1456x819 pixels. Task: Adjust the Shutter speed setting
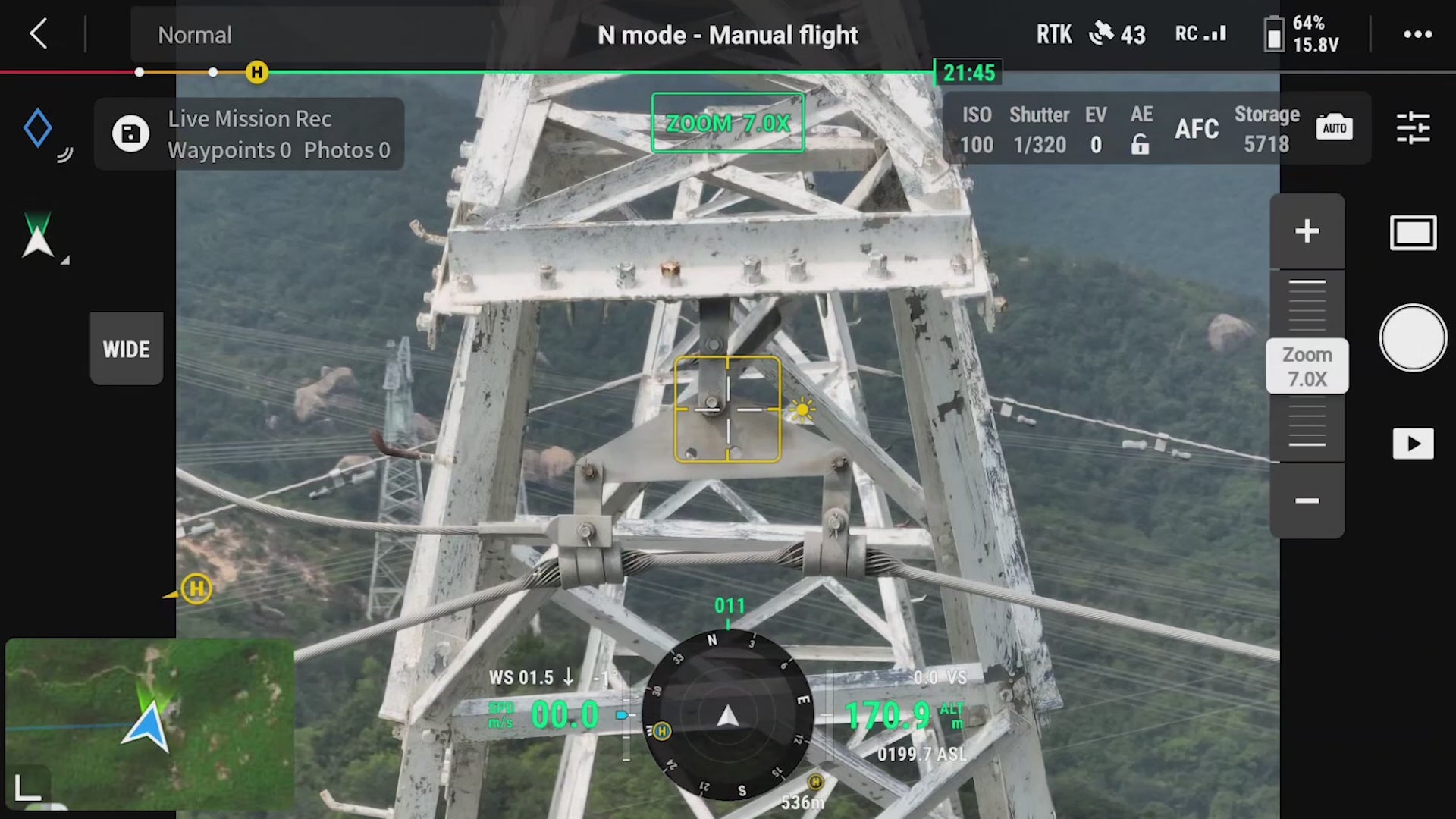1039,130
